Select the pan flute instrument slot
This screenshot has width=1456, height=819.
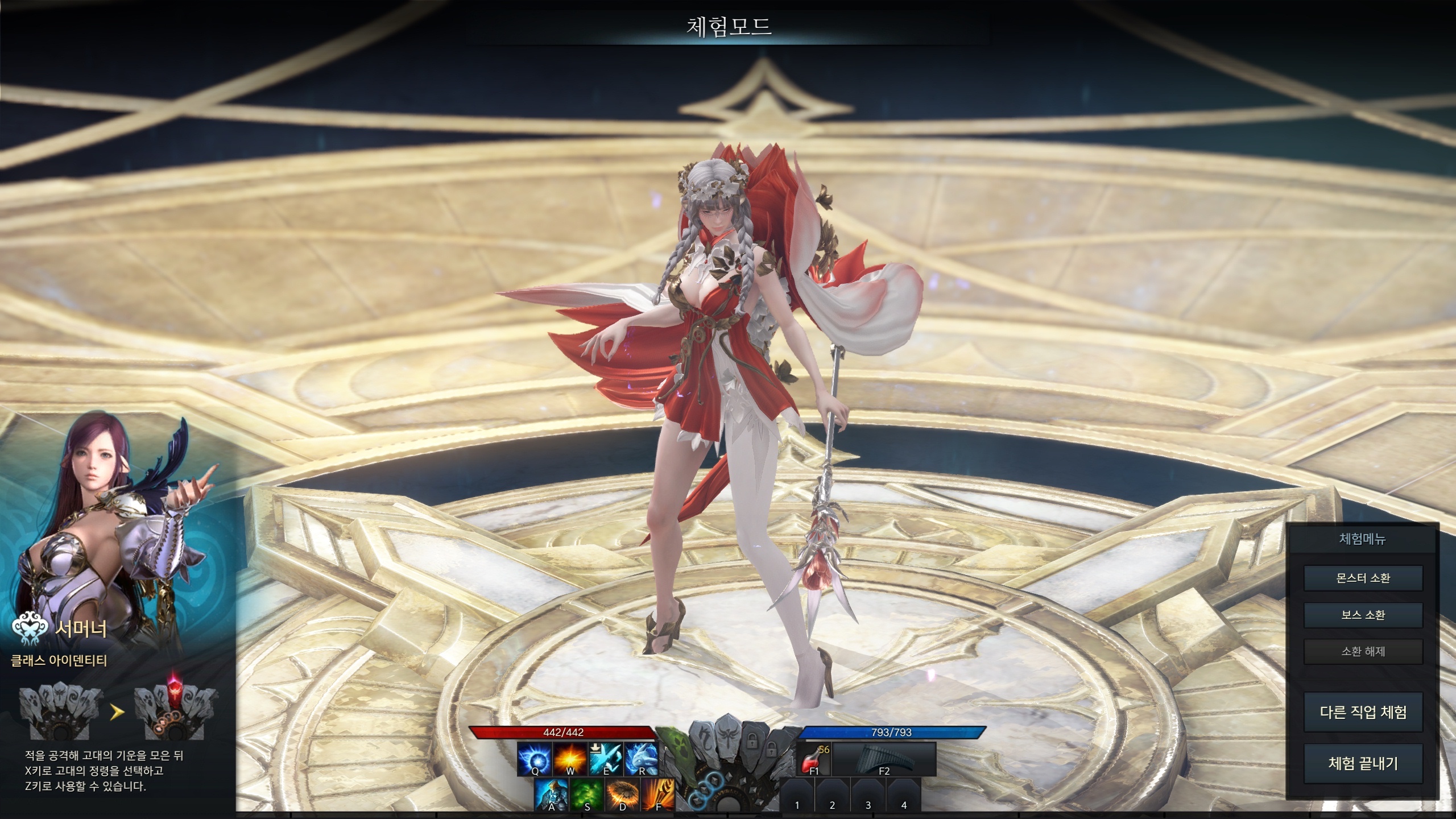point(884,759)
